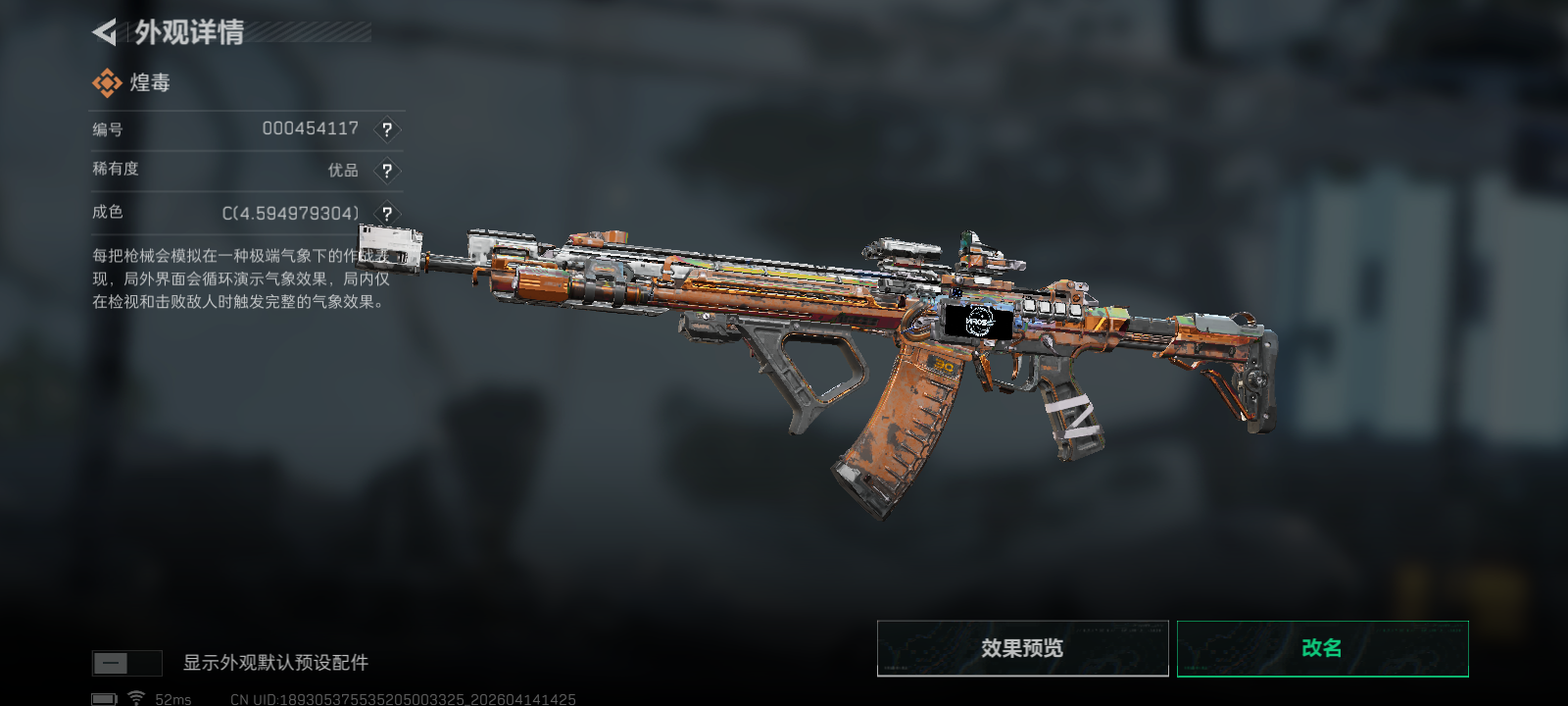Screen dimensions: 1568x706
Task: Open the help icon for 编号
Action: [x=387, y=129]
